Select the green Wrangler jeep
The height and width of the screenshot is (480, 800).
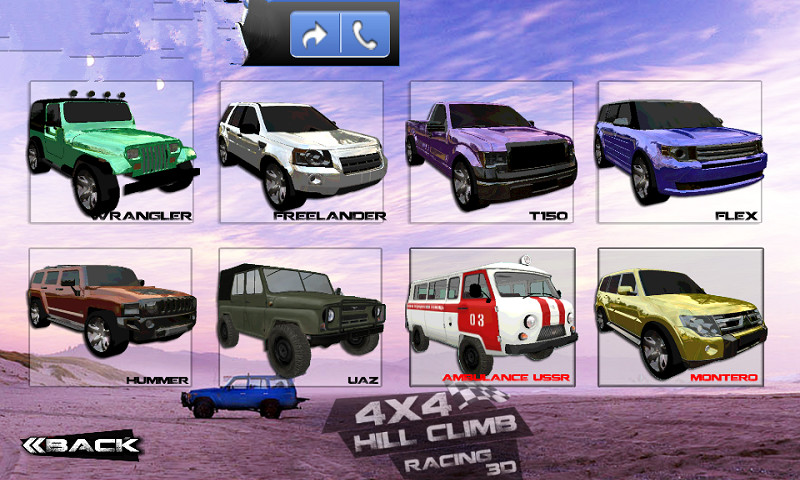pos(111,152)
